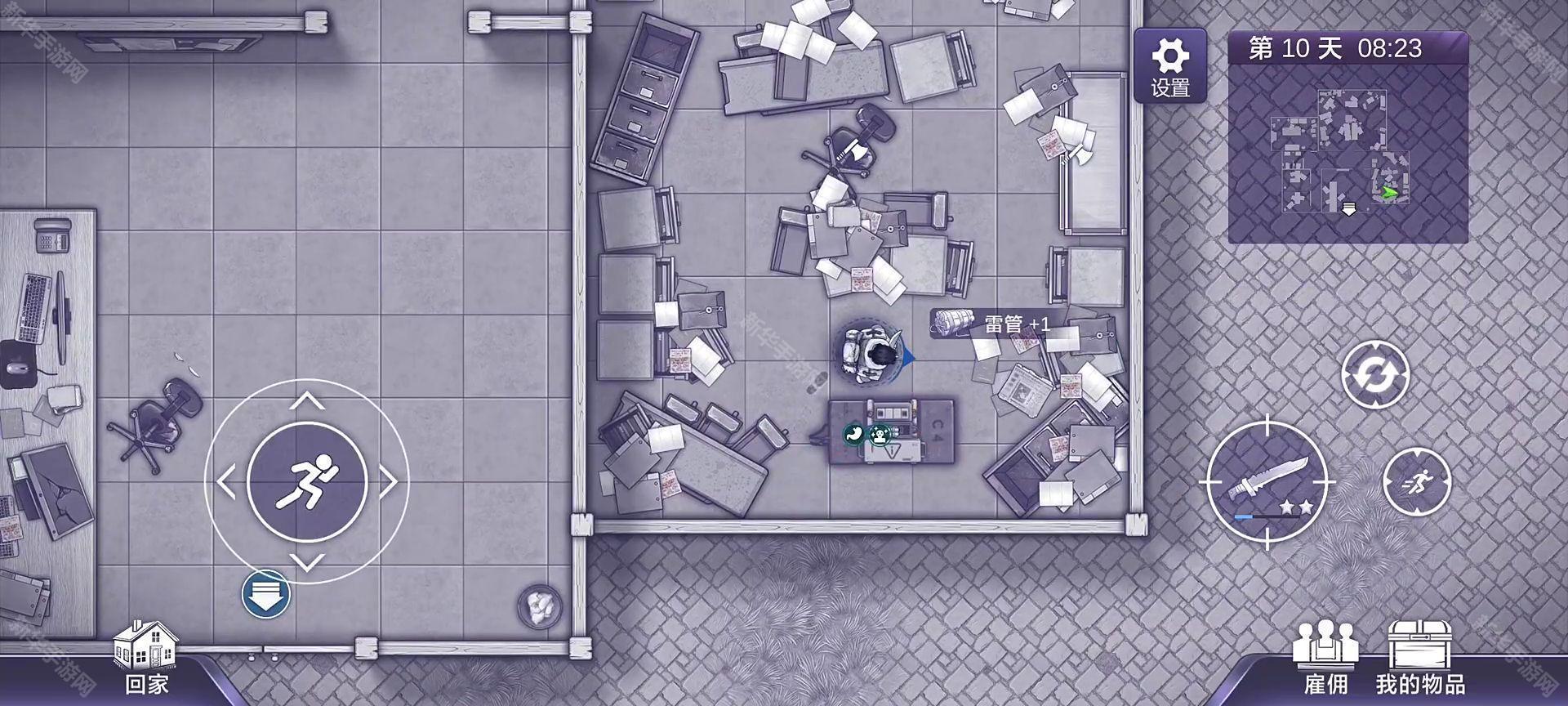
Task: Open the 设置 settings menu
Action: 1169,65
